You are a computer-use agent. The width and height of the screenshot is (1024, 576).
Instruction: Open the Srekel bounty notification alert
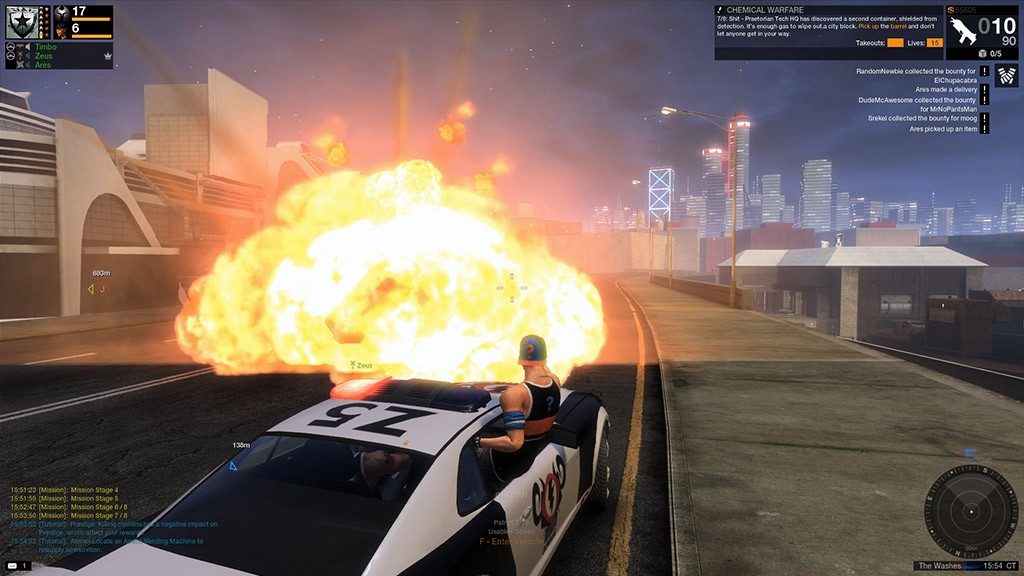[985, 119]
